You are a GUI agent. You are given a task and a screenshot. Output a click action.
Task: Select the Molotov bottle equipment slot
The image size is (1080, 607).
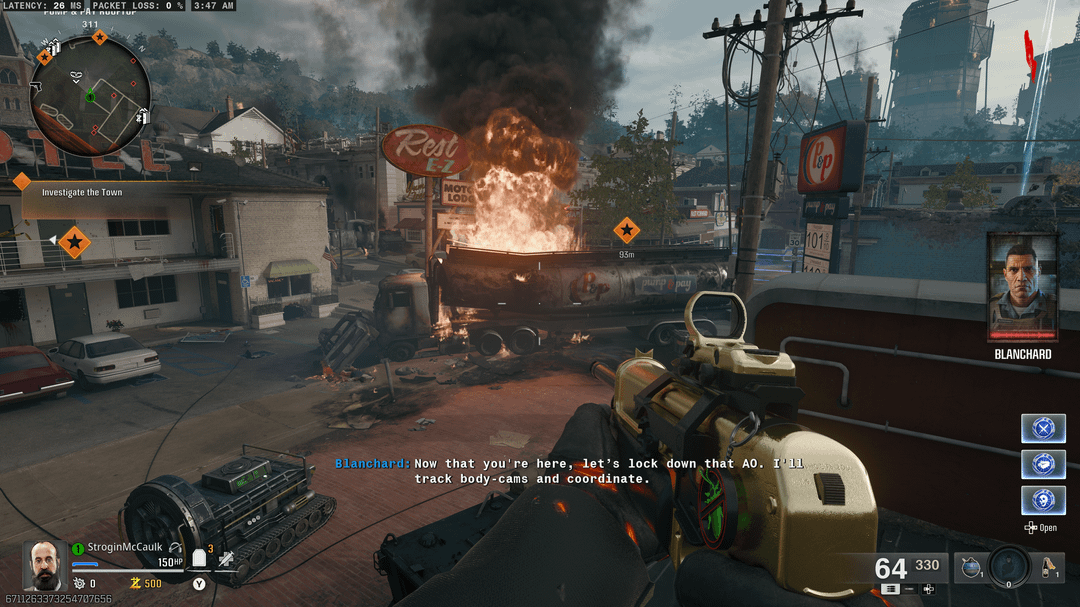pyautogui.click(x=1048, y=568)
